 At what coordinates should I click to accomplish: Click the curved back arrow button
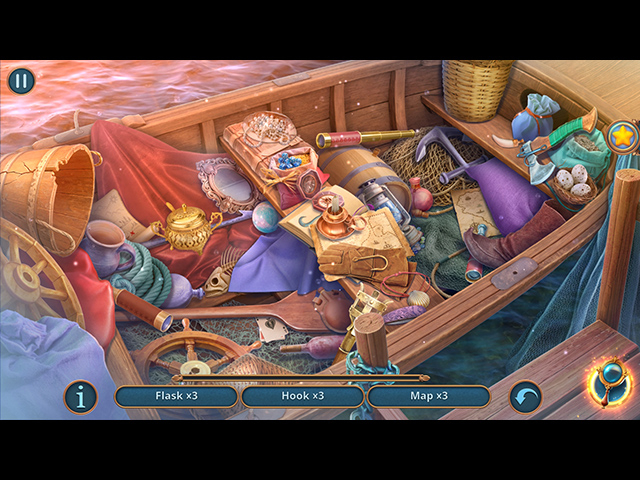(525, 397)
